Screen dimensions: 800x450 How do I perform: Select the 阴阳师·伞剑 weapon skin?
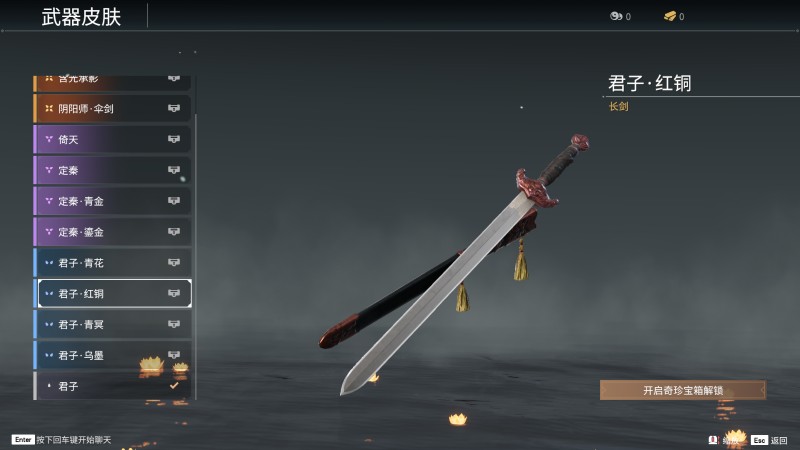point(112,108)
